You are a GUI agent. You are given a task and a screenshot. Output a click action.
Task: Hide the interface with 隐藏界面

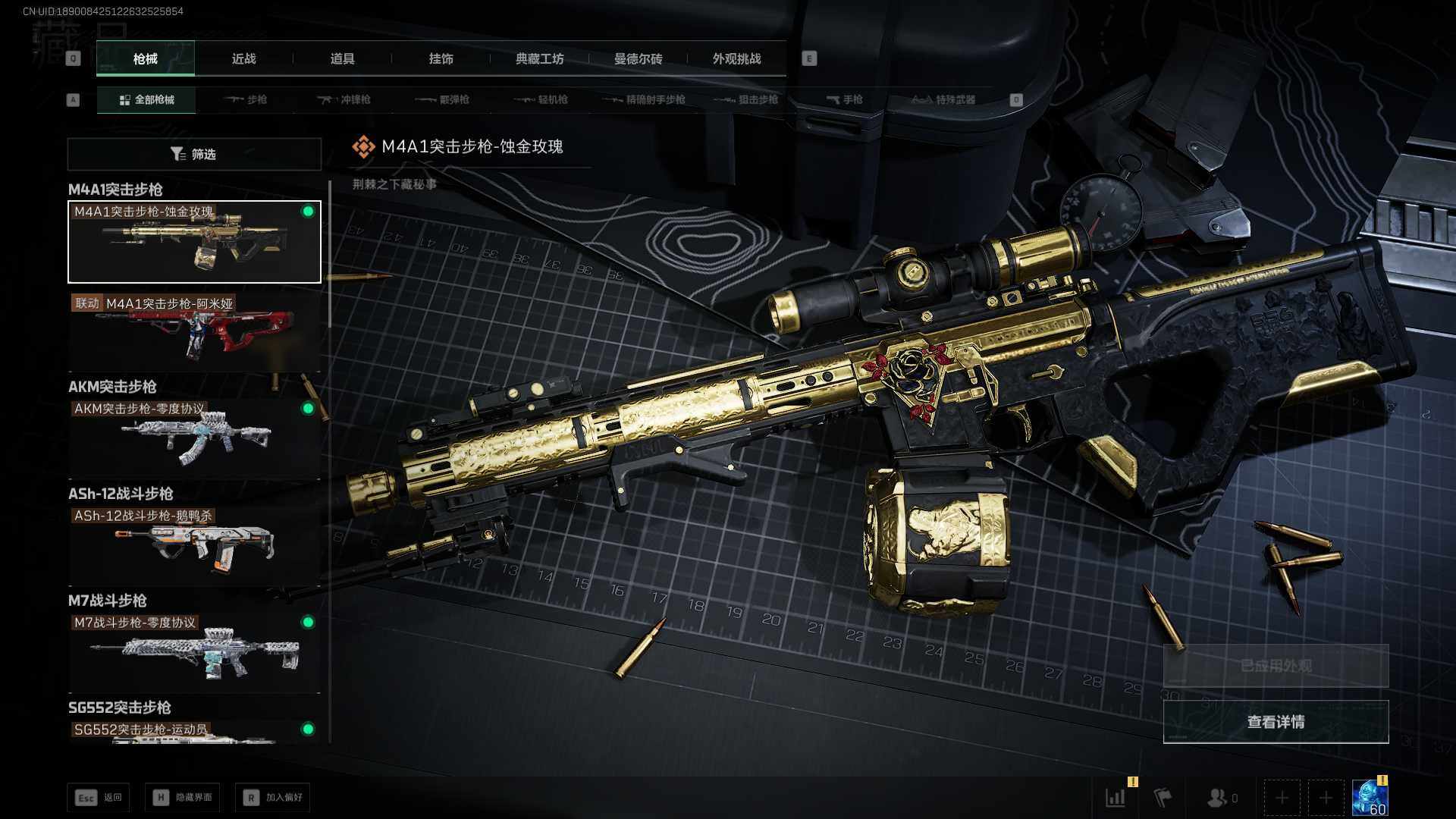click(183, 797)
